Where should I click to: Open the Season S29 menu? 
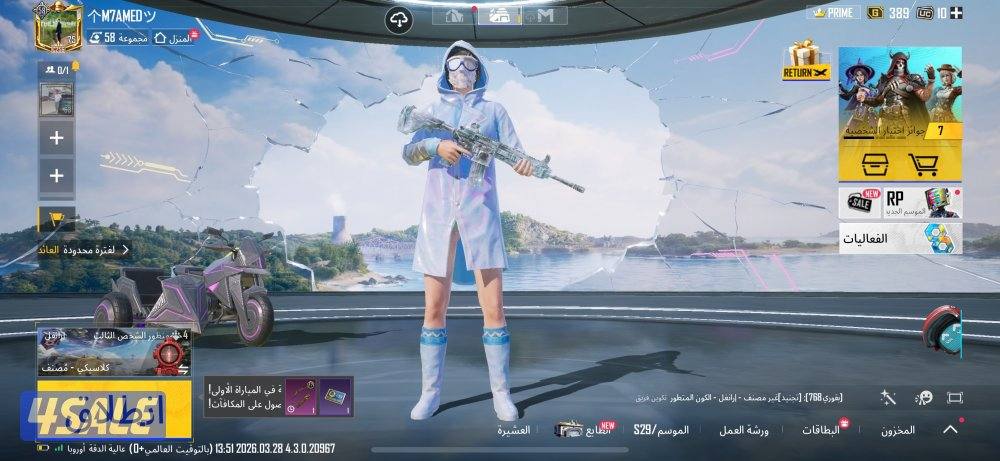(x=661, y=430)
